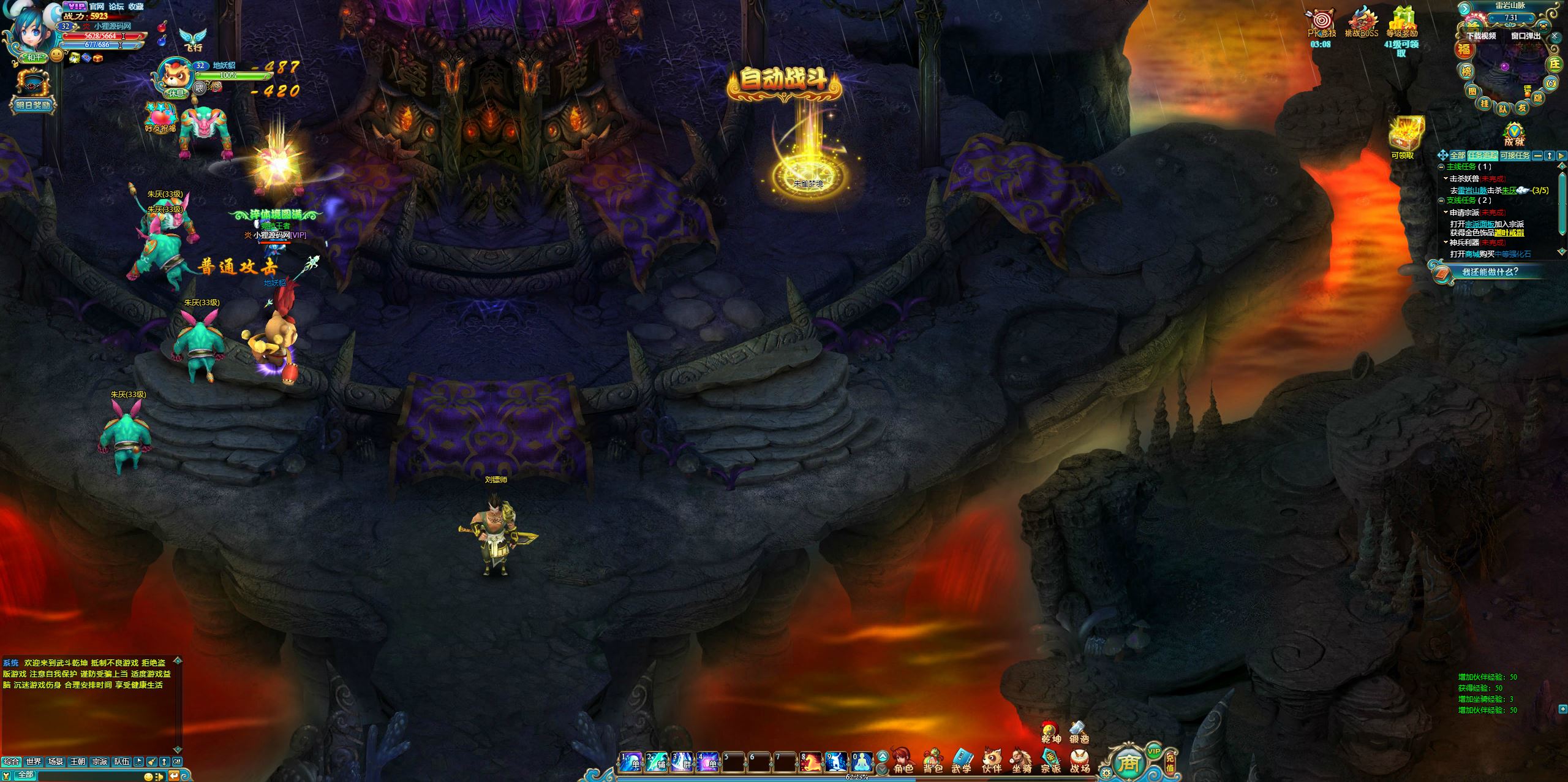Image resolution: width=1568 pixels, height=782 pixels.
Task: Open the 坐骑 mount menu
Action: [x=1021, y=761]
